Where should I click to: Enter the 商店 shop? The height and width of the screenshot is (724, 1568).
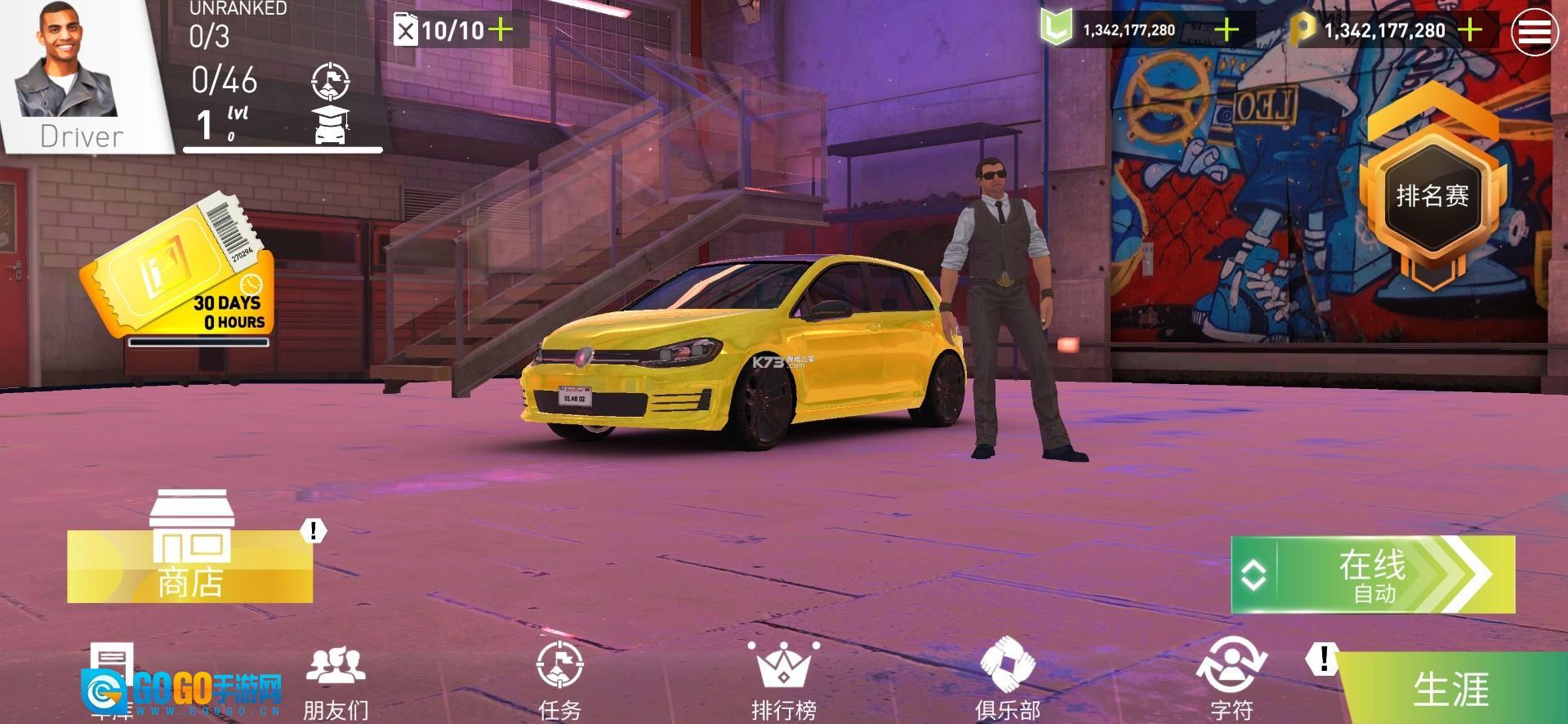[190, 556]
